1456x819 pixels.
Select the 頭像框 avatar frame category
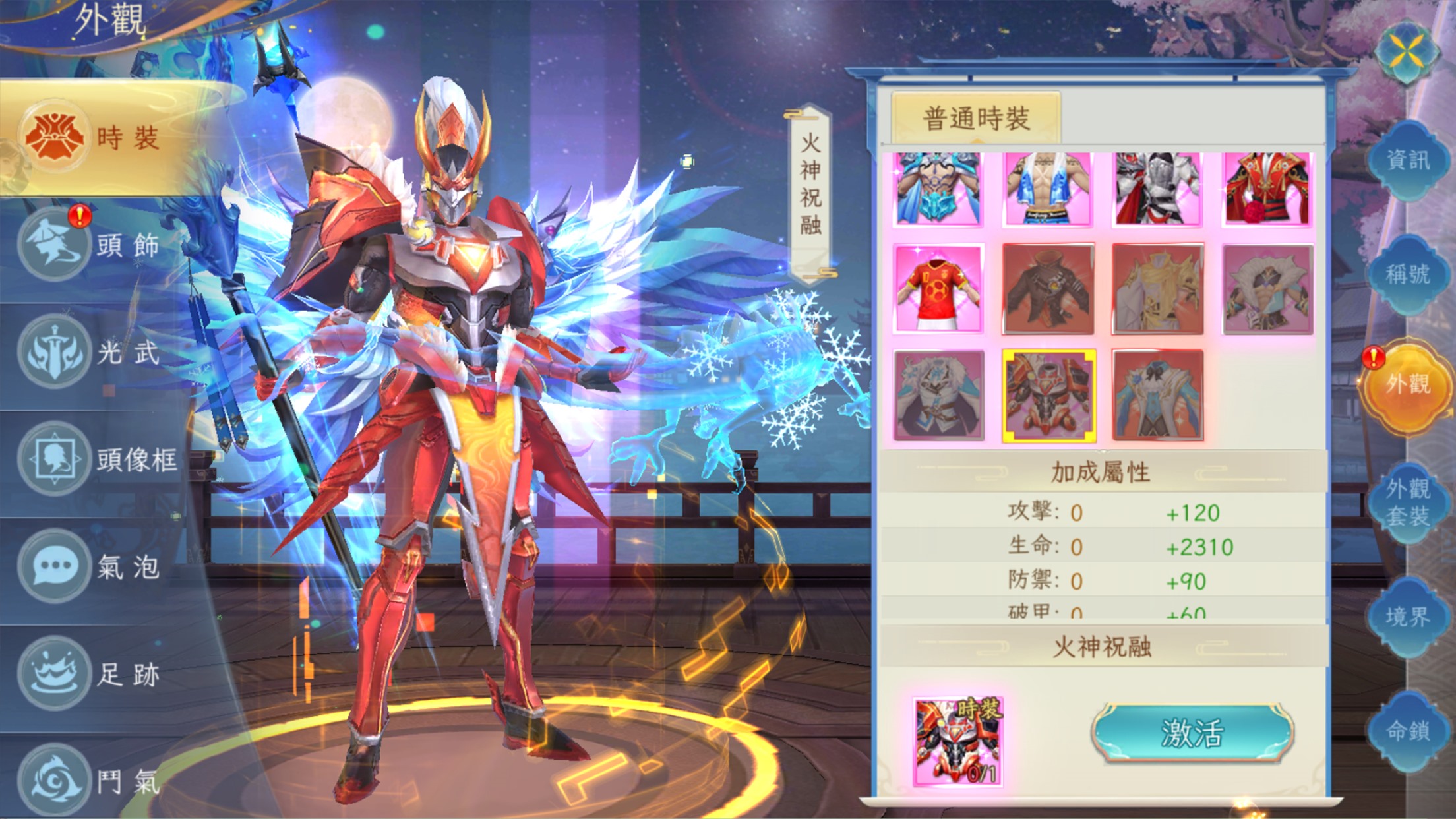(x=99, y=460)
